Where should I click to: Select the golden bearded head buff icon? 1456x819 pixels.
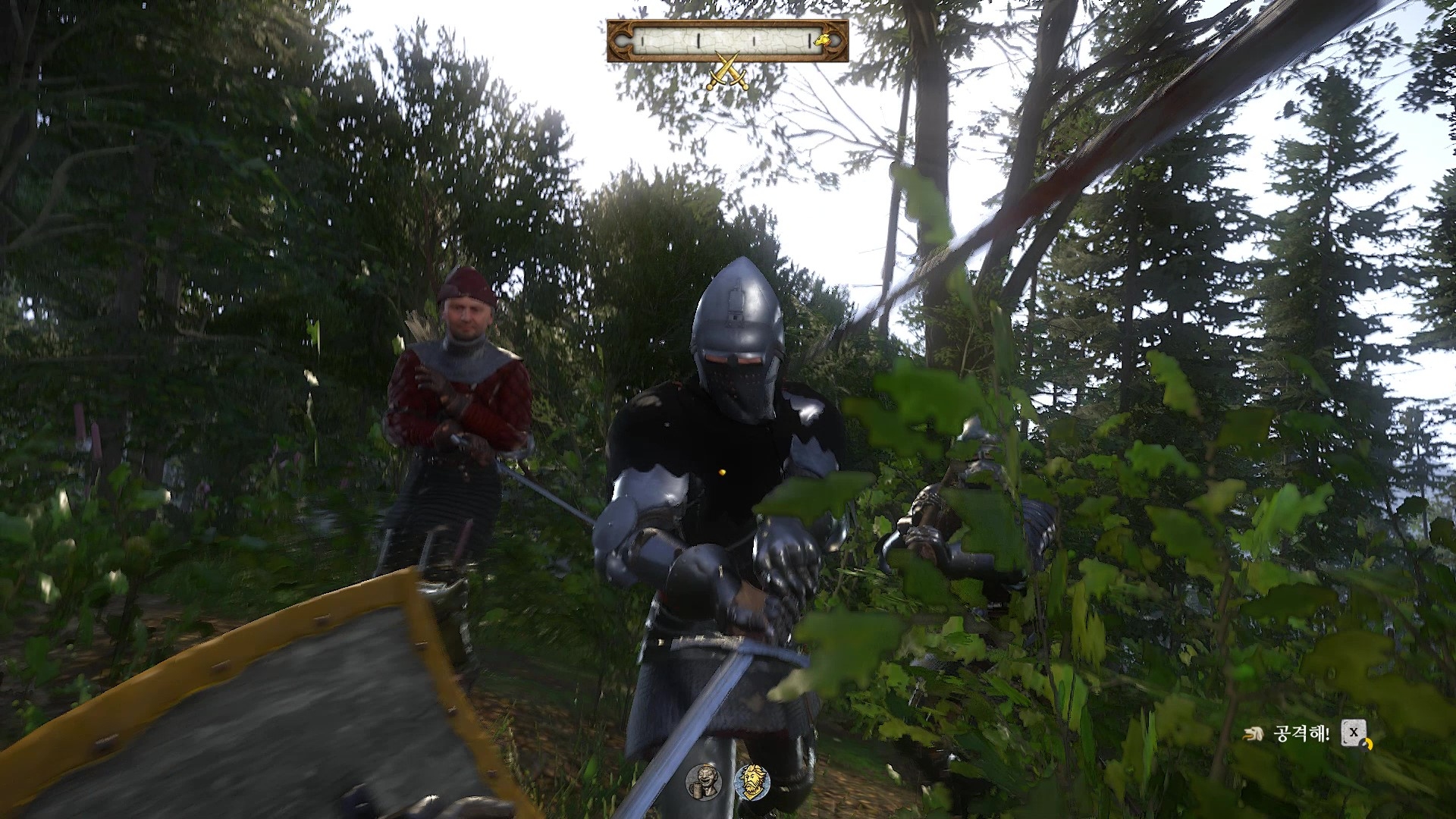pos(752,781)
